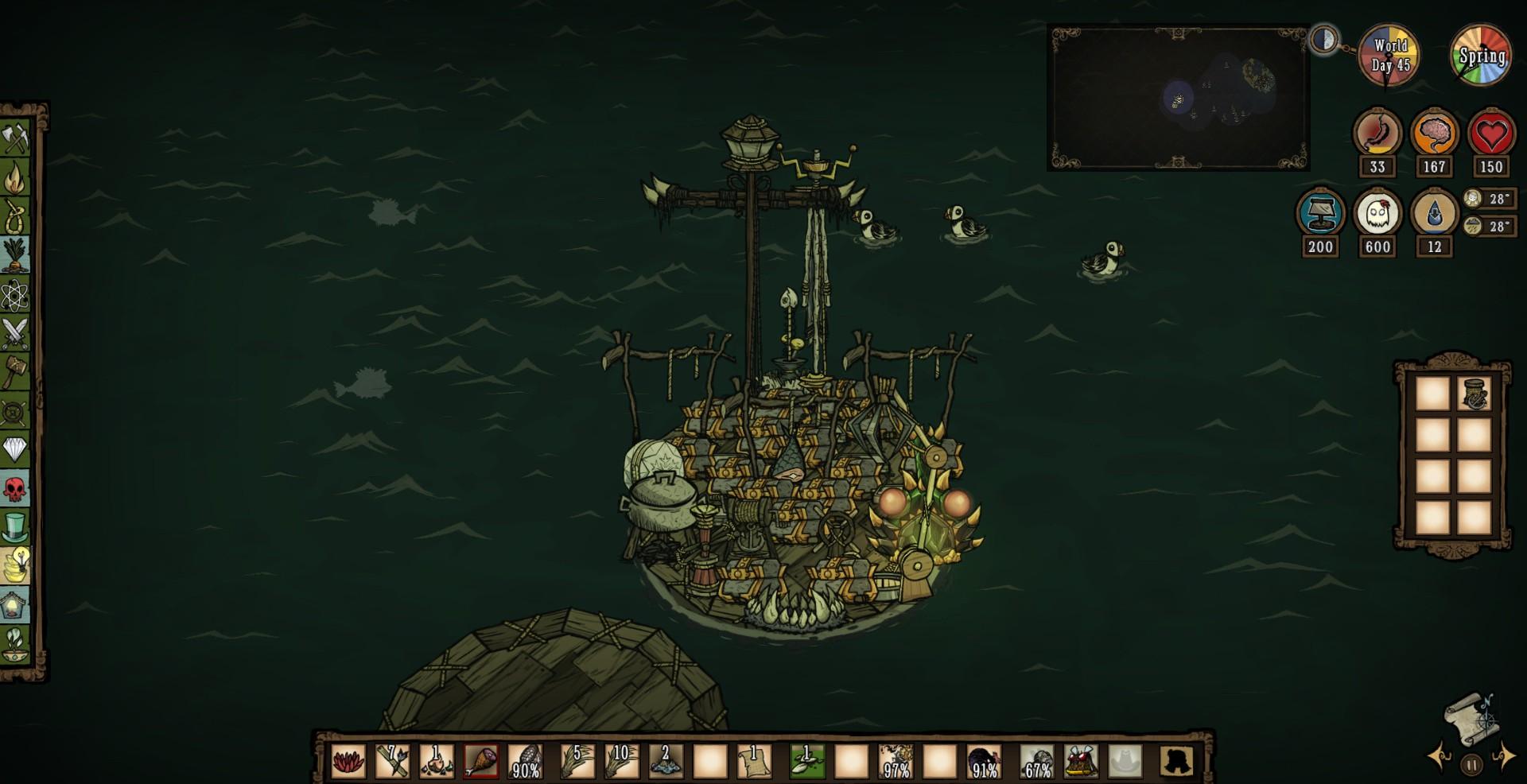Image resolution: width=1527 pixels, height=784 pixels.
Task: Pick the red lotus flower slot
Action: 348,761
